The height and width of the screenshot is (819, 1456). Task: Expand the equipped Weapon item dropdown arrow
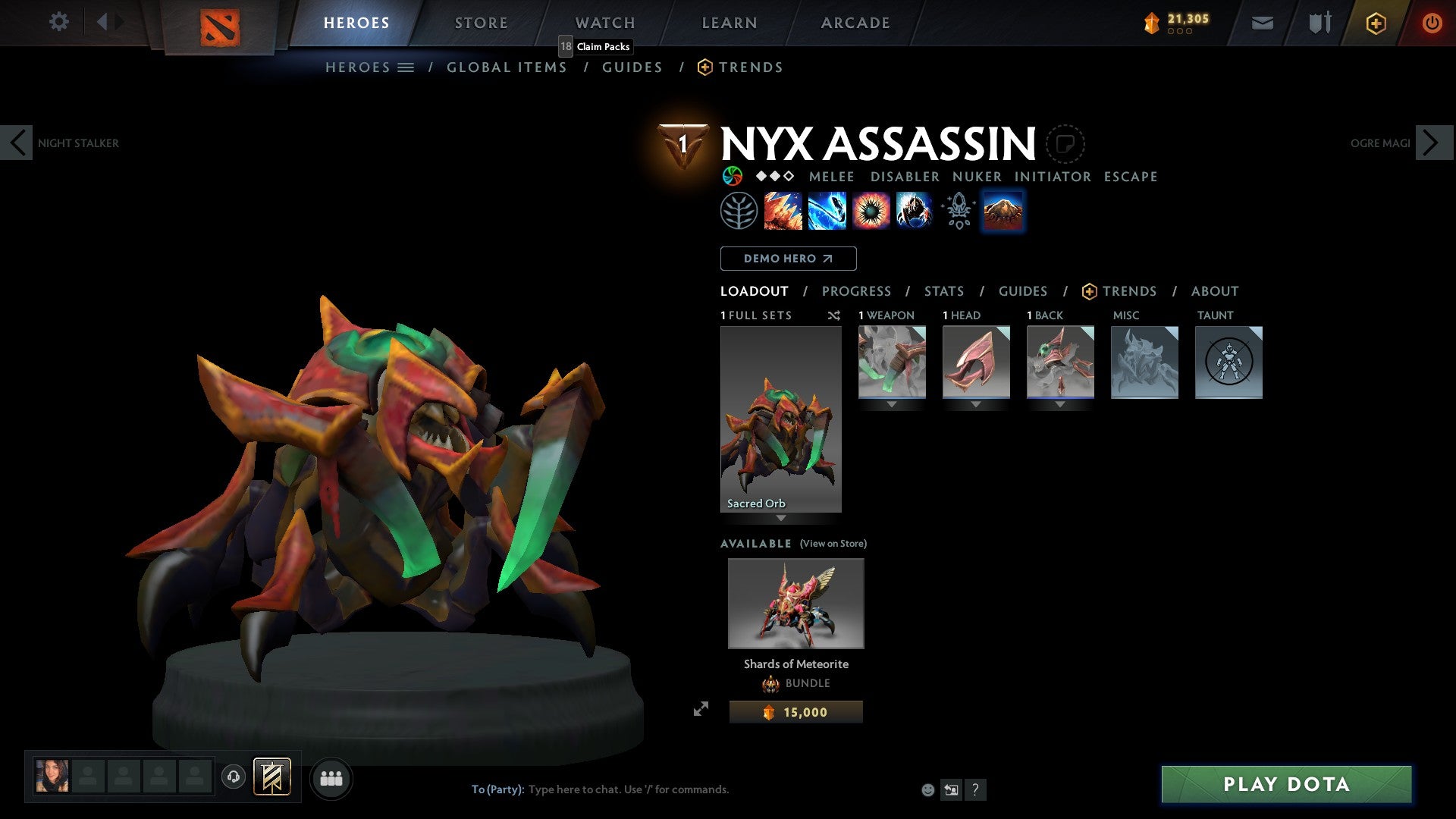click(891, 403)
